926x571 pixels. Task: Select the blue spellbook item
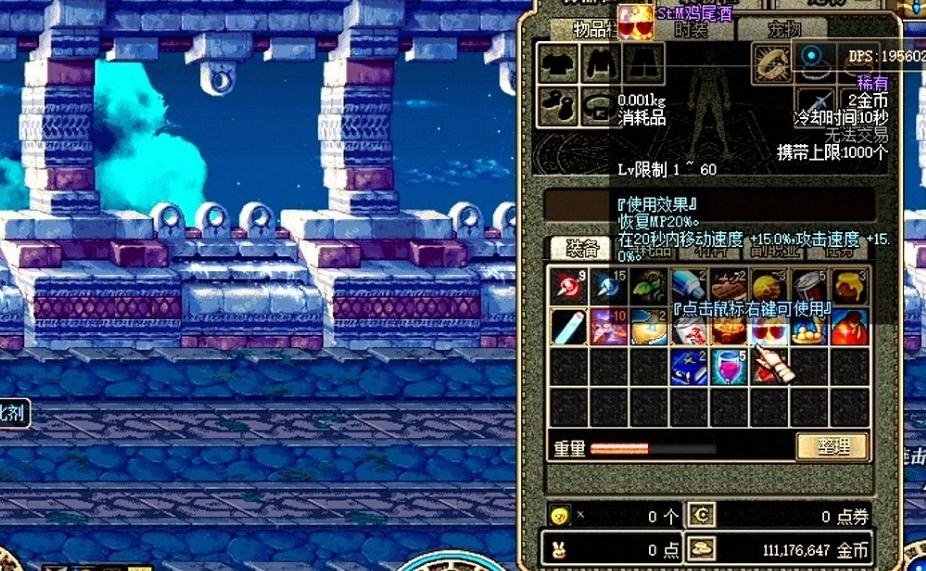pos(689,366)
